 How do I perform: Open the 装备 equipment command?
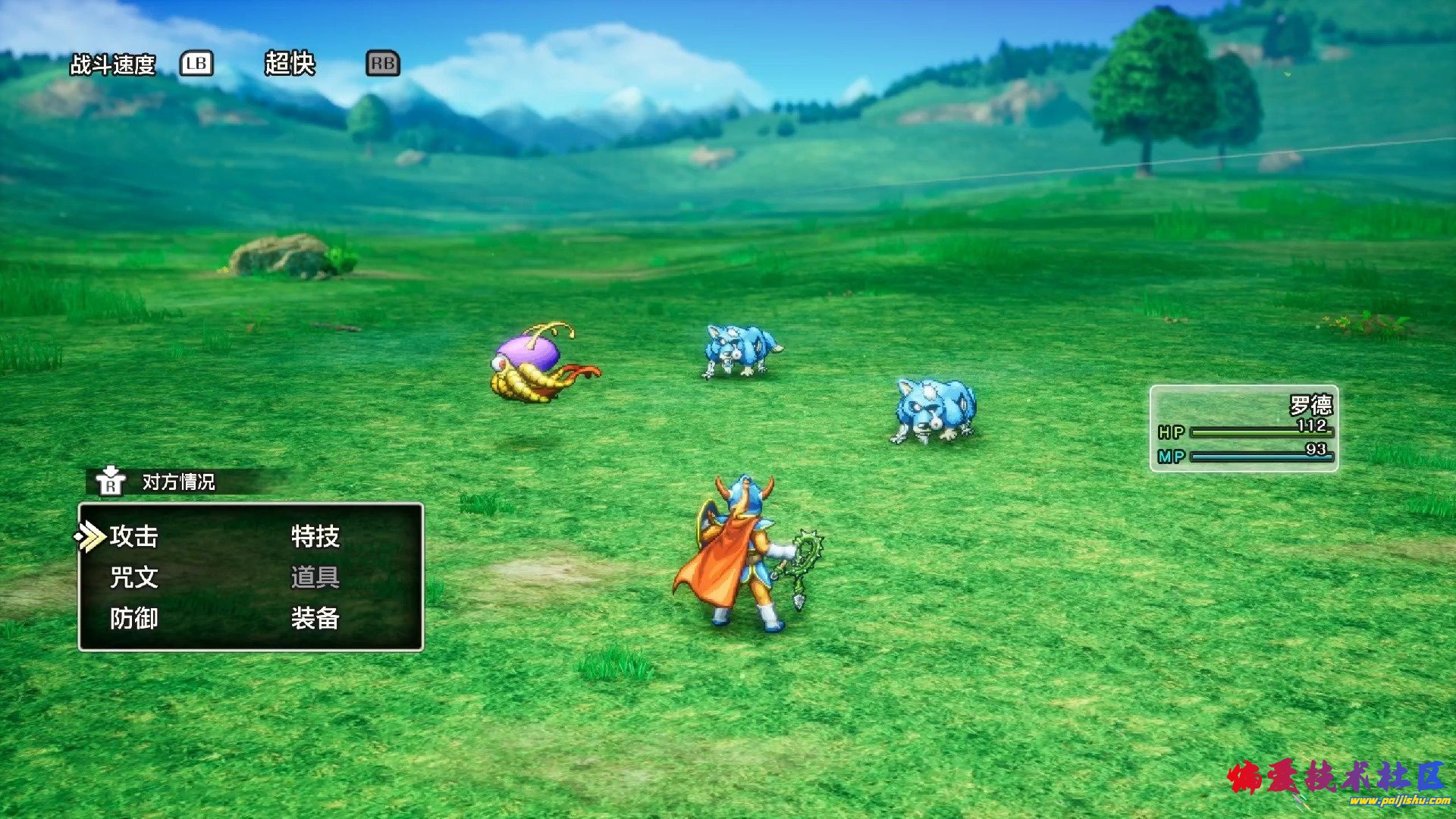pyautogui.click(x=315, y=619)
